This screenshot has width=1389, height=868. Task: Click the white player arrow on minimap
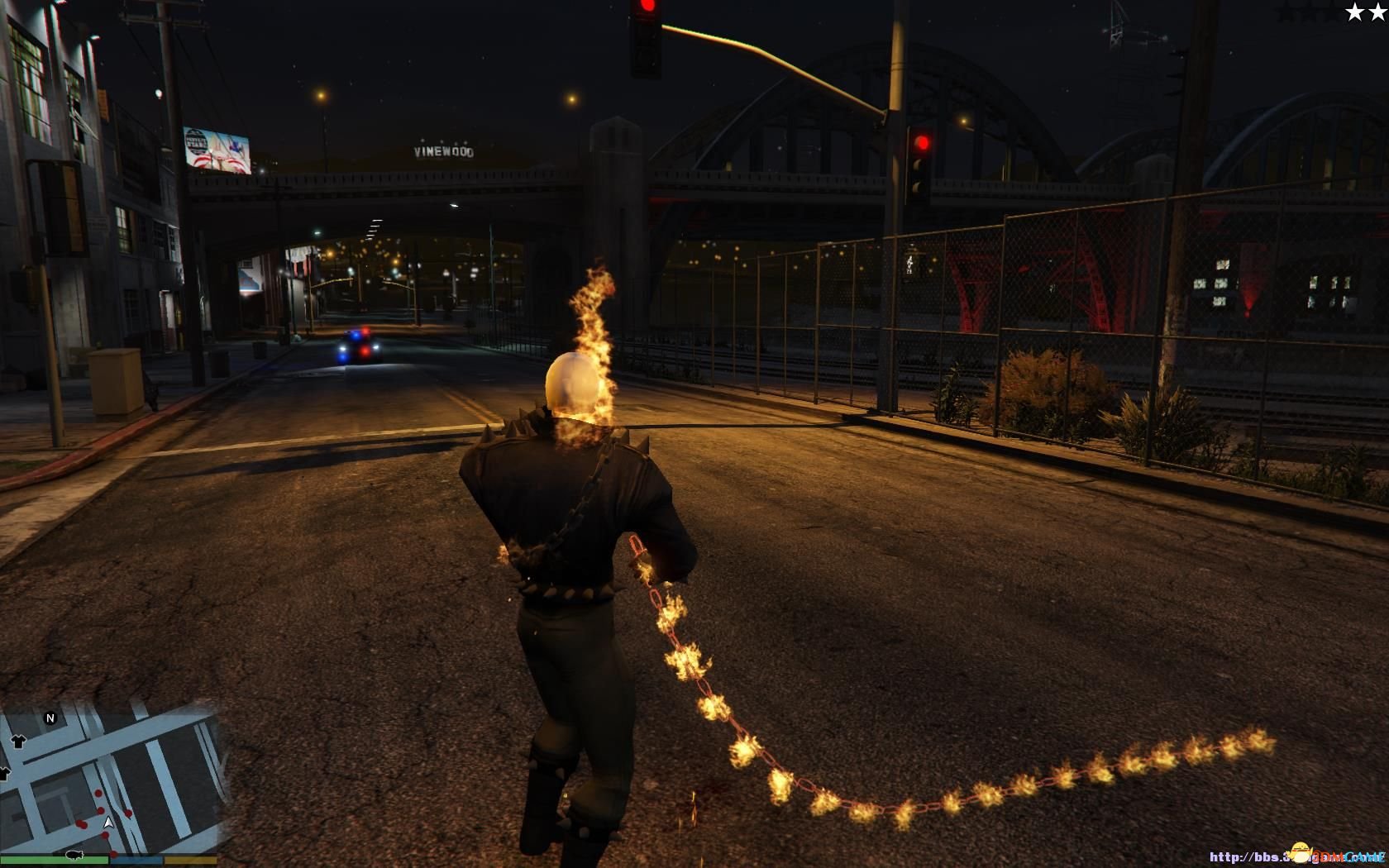pyautogui.click(x=107, y=823)
